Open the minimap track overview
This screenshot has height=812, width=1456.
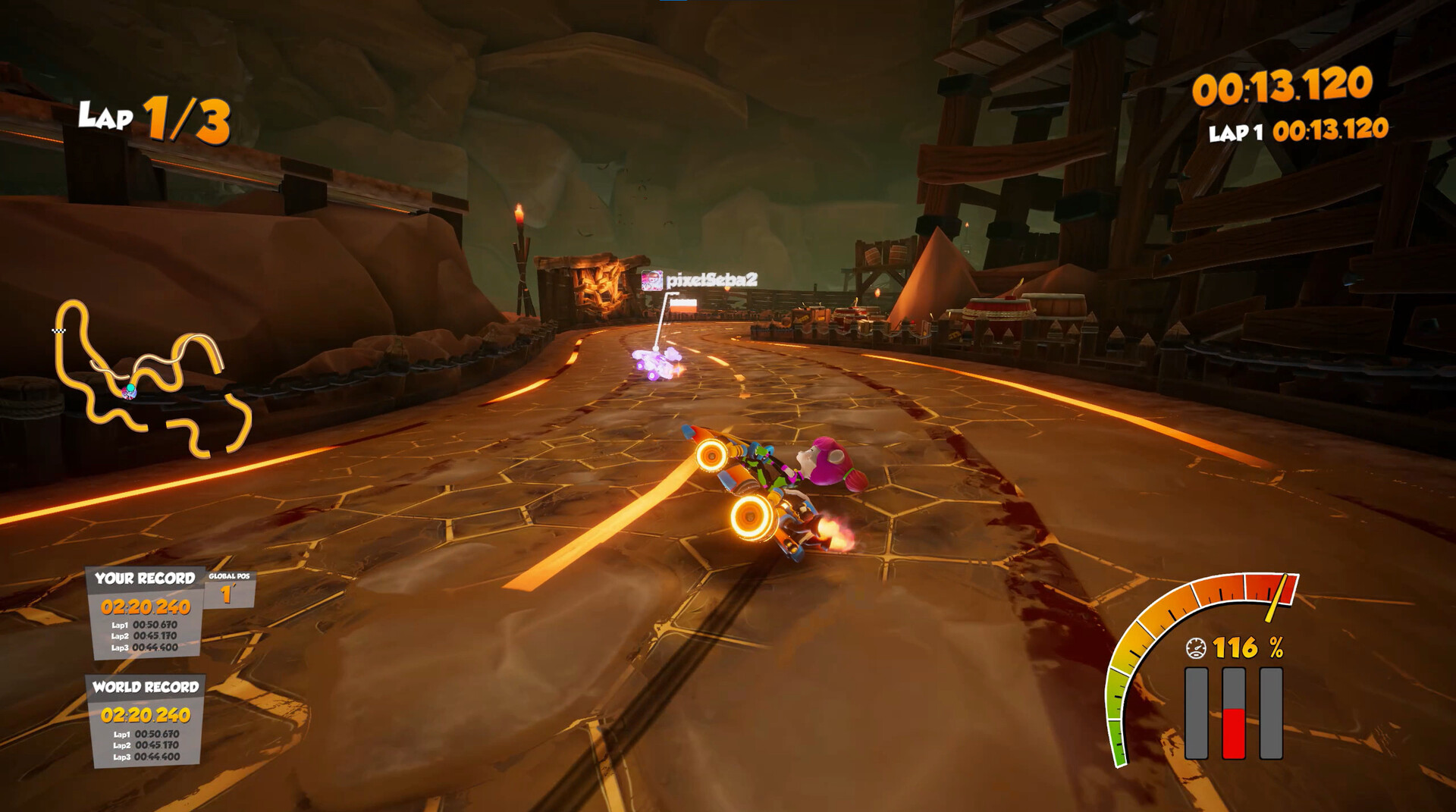click(x=148, y=379)
